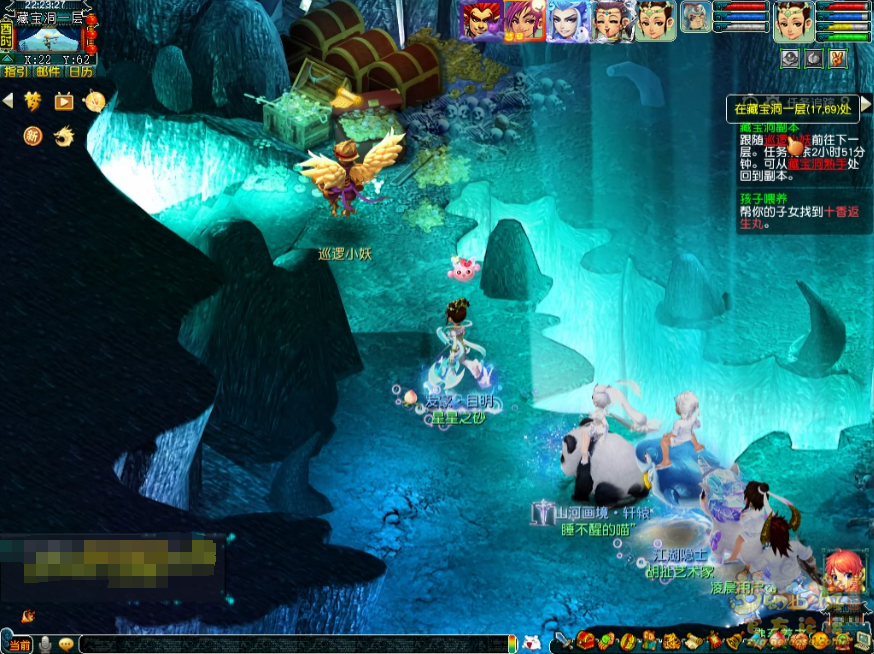
Task: Open the 日历 calendar tab
Action: coord(80,71)
